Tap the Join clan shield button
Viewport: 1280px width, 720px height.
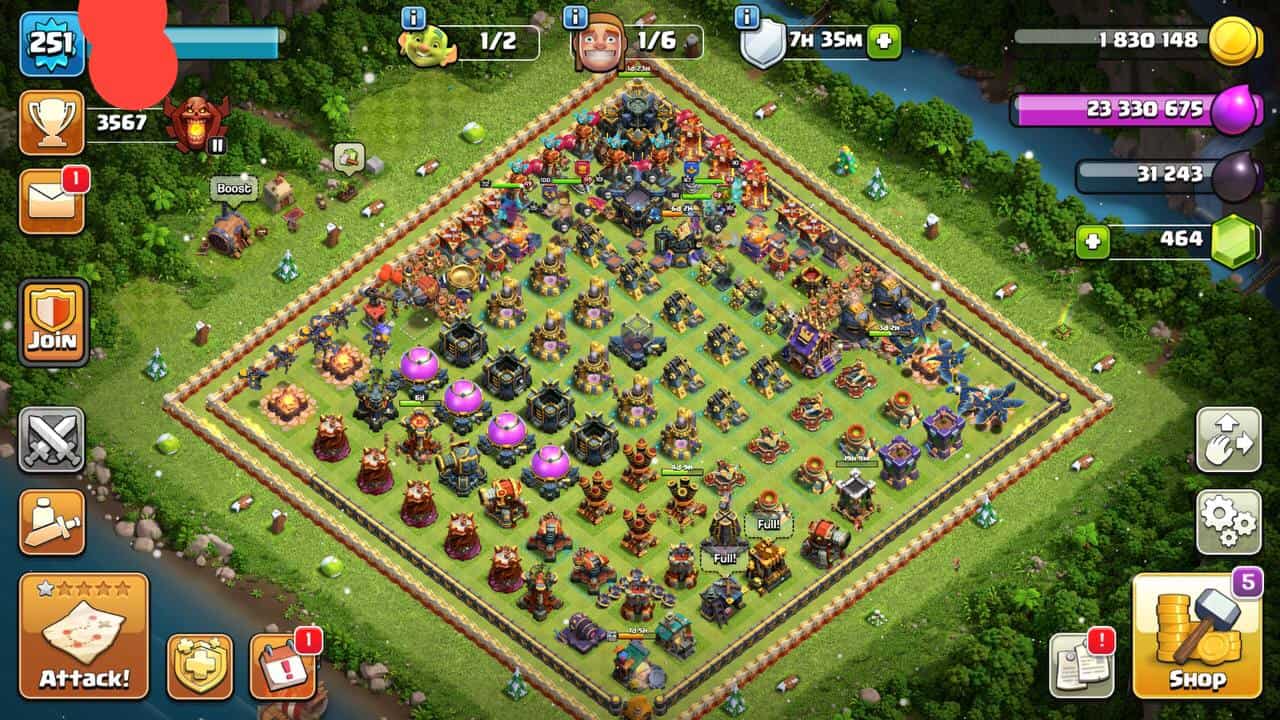pos(53,322)
